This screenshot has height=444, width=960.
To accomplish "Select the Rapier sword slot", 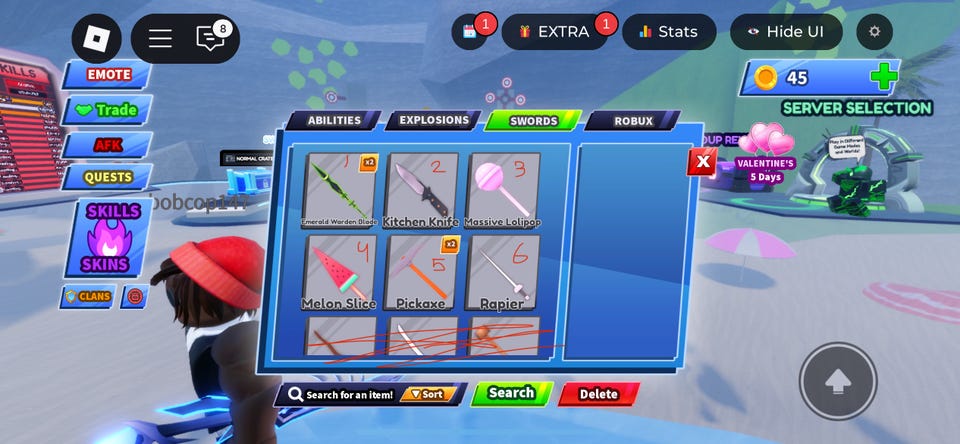I will (x=502, y=272).
